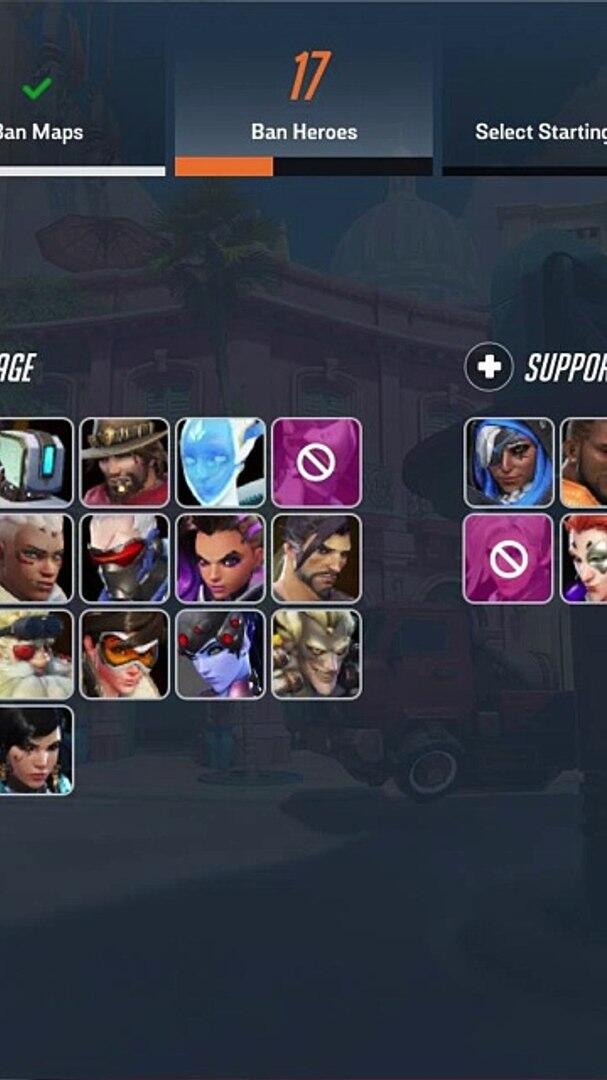Choose the Junkrat portrait
The width and height of the screenshot is (607, 1080).
(x=316, y=654)
